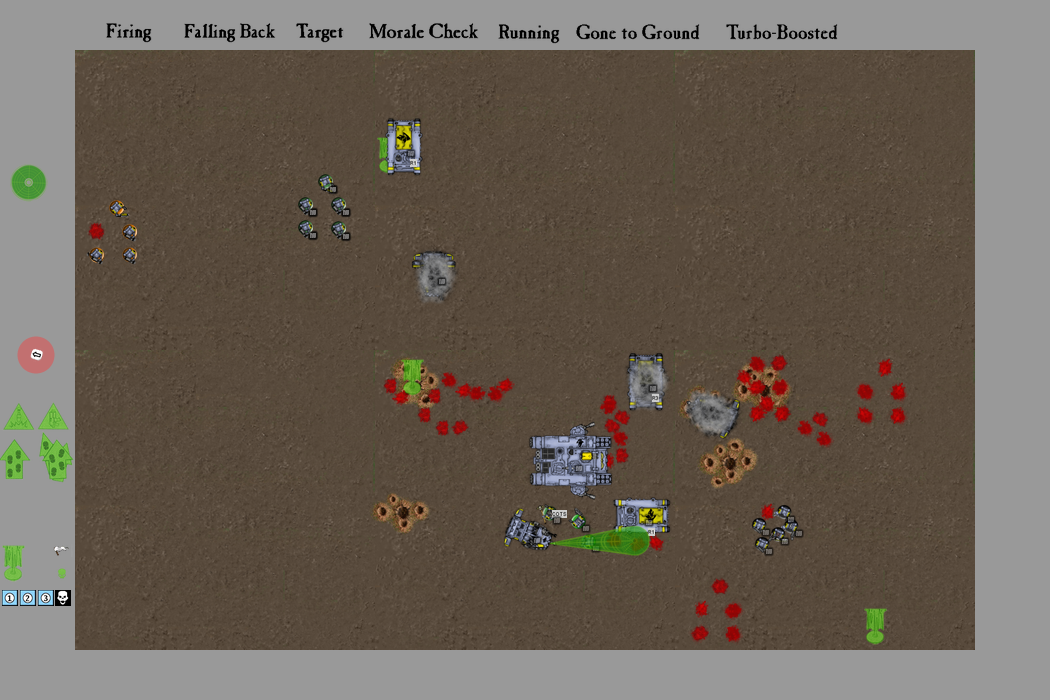Click the number 3 blue button
The height and width of the screenshot is (700, 1050).
click(45, 598)
